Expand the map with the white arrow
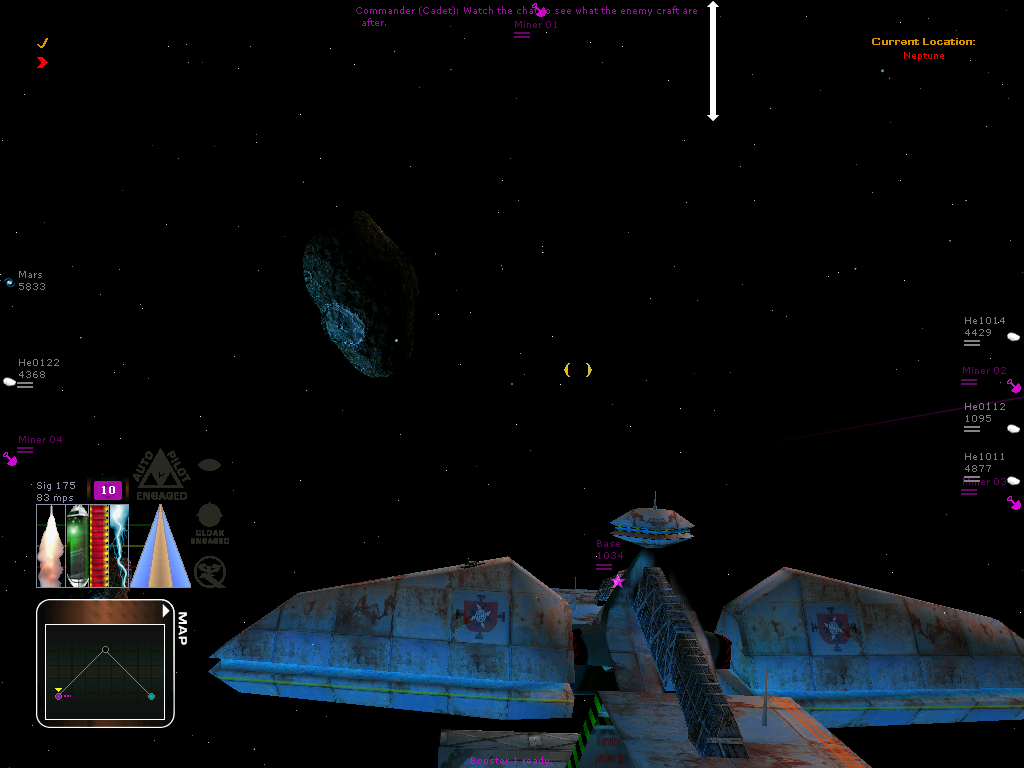 click(x=166, y=610)
